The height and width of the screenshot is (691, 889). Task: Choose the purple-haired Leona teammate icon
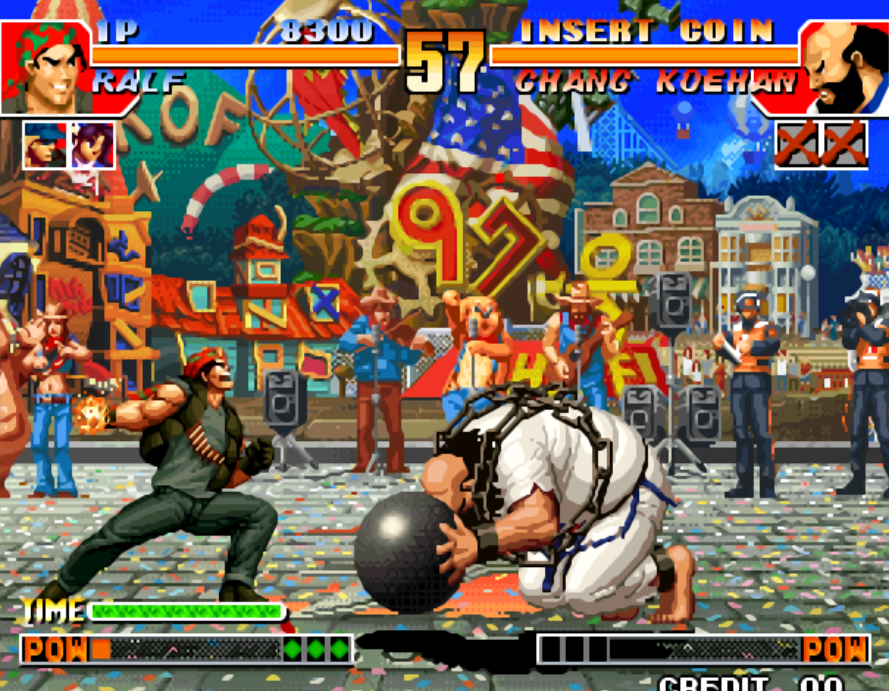pos(92,145)
